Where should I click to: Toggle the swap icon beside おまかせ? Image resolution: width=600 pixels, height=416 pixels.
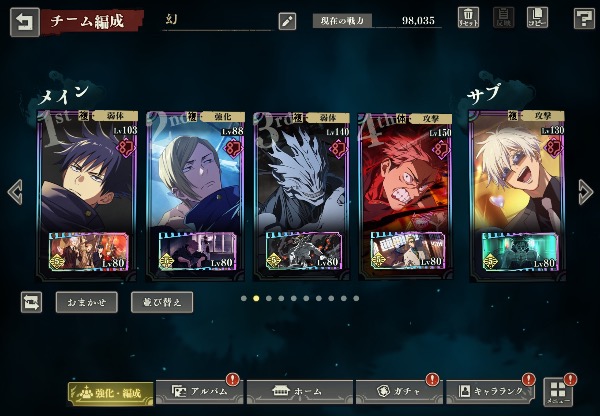[x=32, y=301]
